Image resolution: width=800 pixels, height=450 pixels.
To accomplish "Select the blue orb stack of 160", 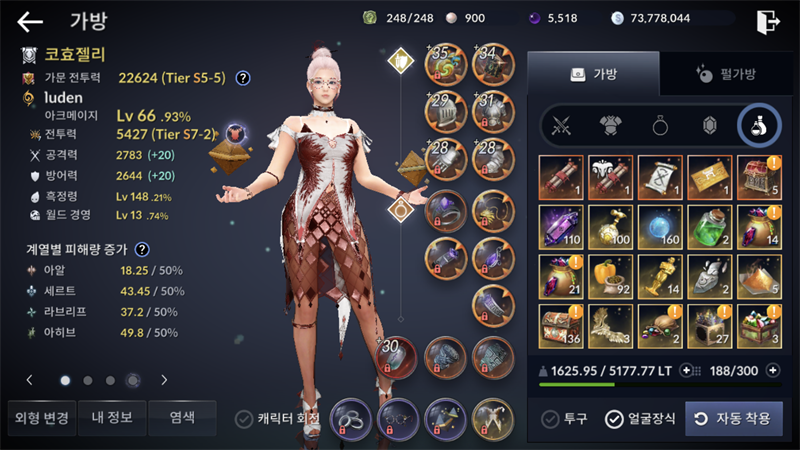I will point(661,226).
